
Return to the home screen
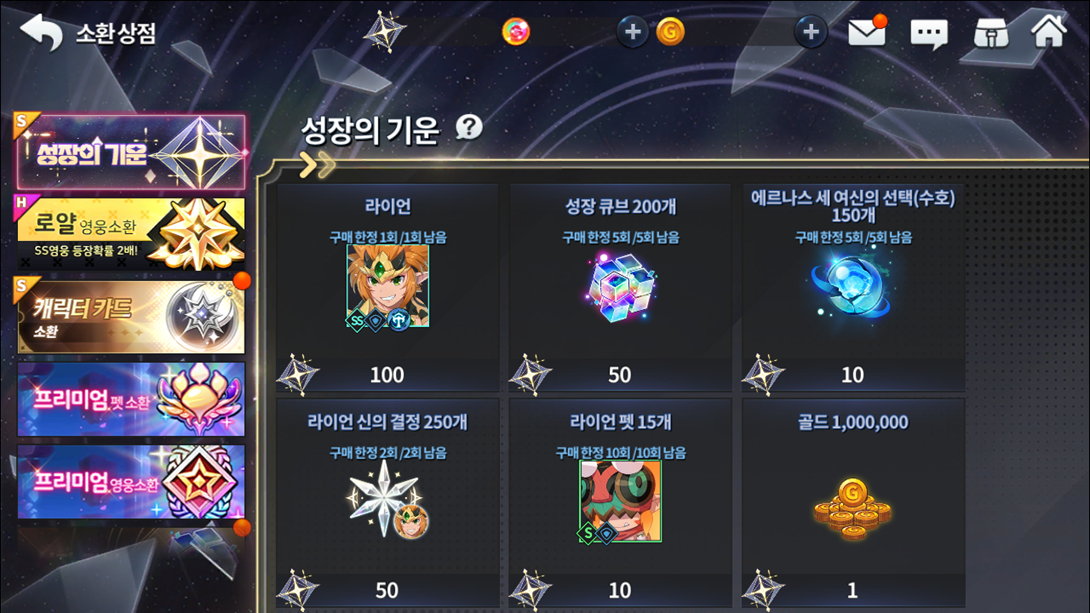(x=1049, y=31)
